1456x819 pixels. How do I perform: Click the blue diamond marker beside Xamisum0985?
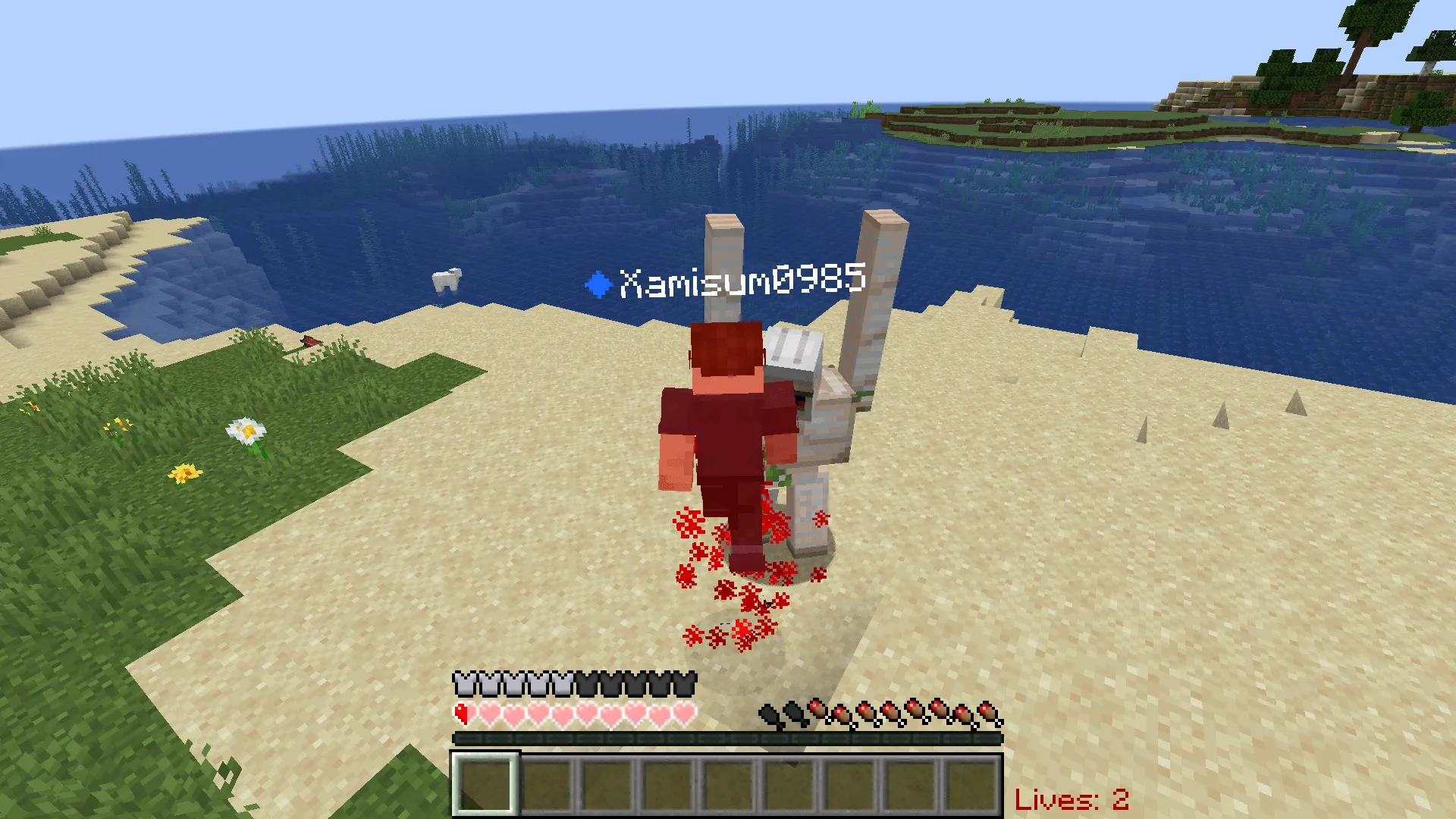(598, 284)
